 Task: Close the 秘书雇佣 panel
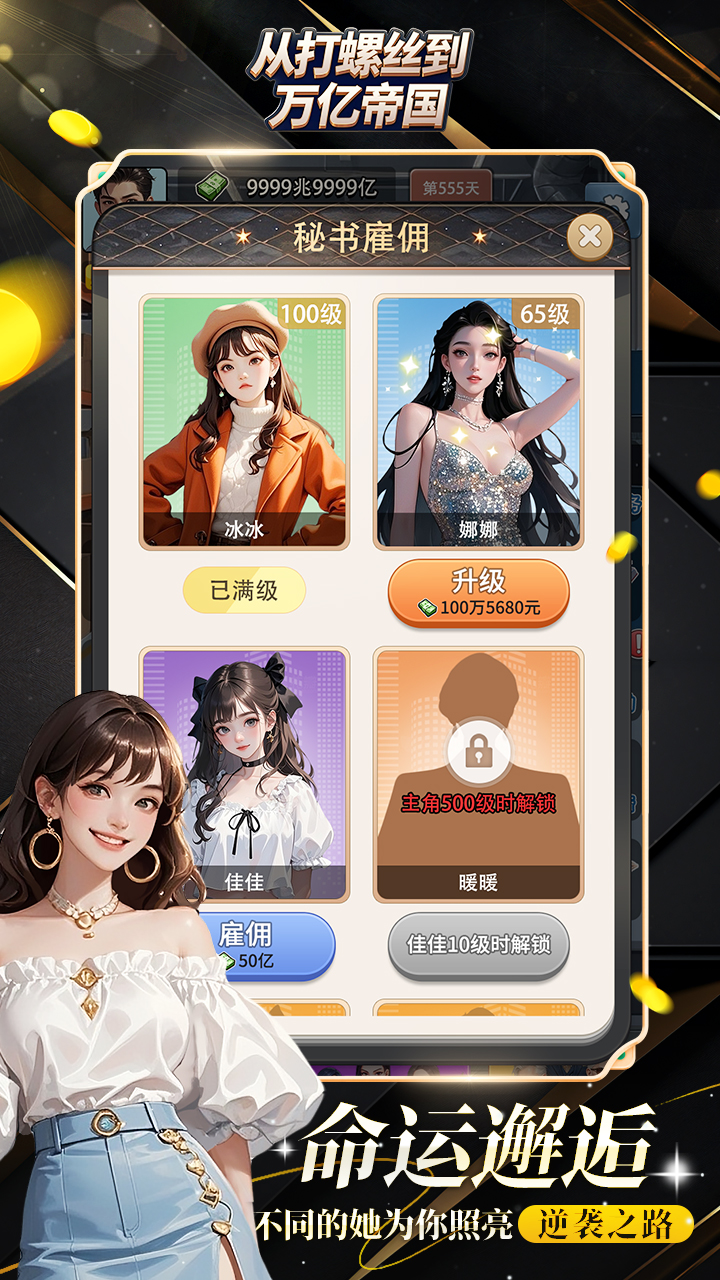[590, 238]
